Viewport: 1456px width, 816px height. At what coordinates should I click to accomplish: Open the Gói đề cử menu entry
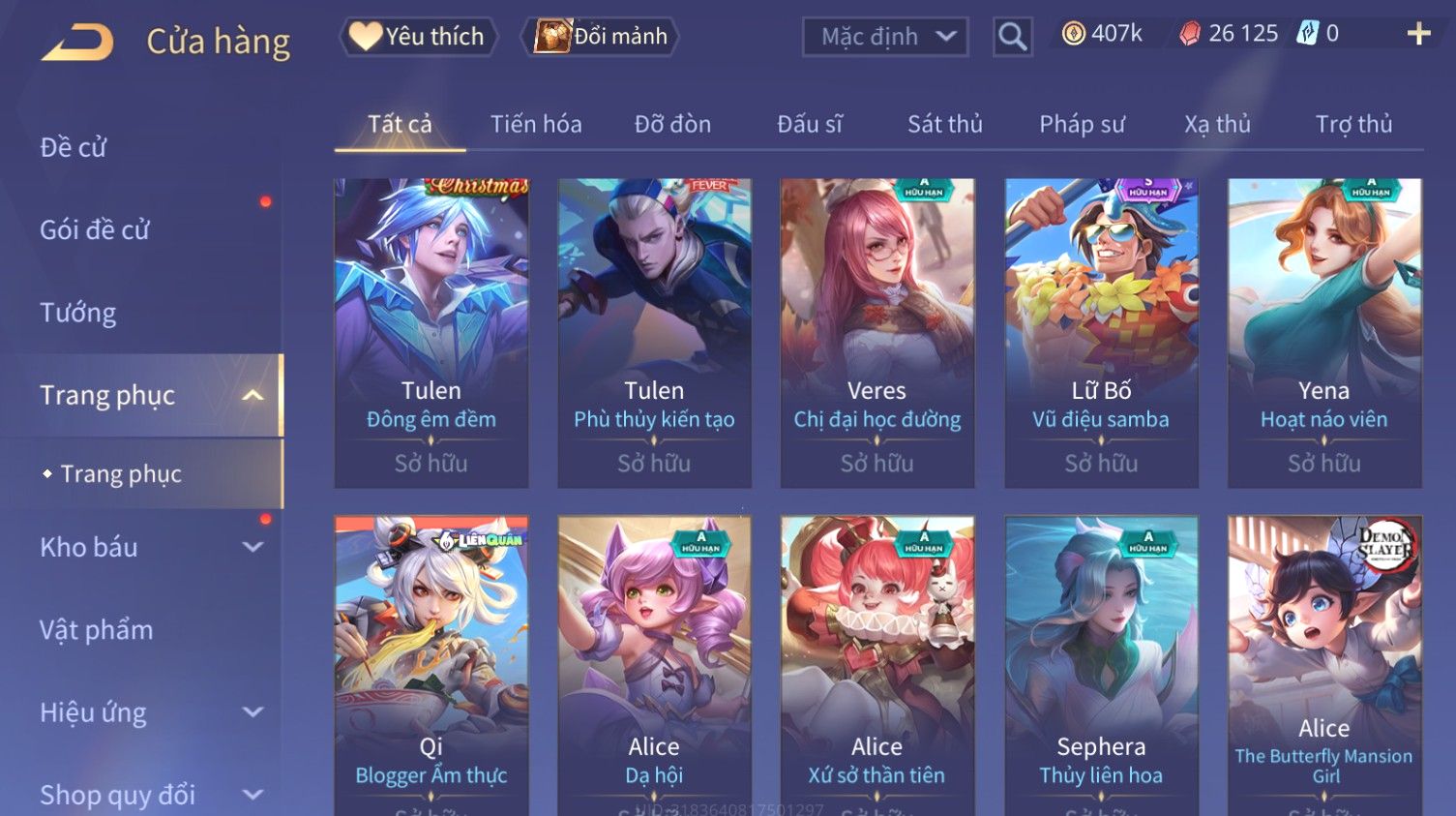(95, 229)
